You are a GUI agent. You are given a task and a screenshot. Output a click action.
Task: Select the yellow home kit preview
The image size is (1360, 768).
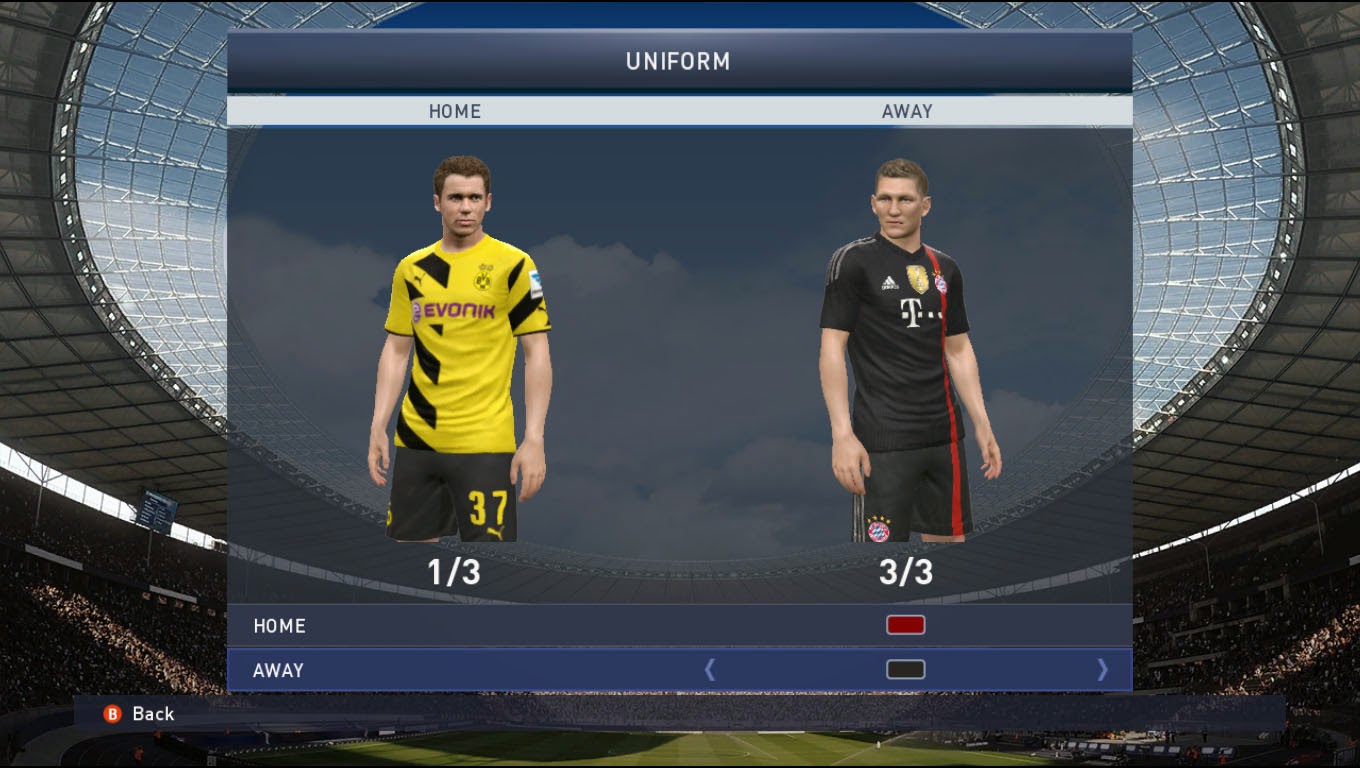point(462,350)
